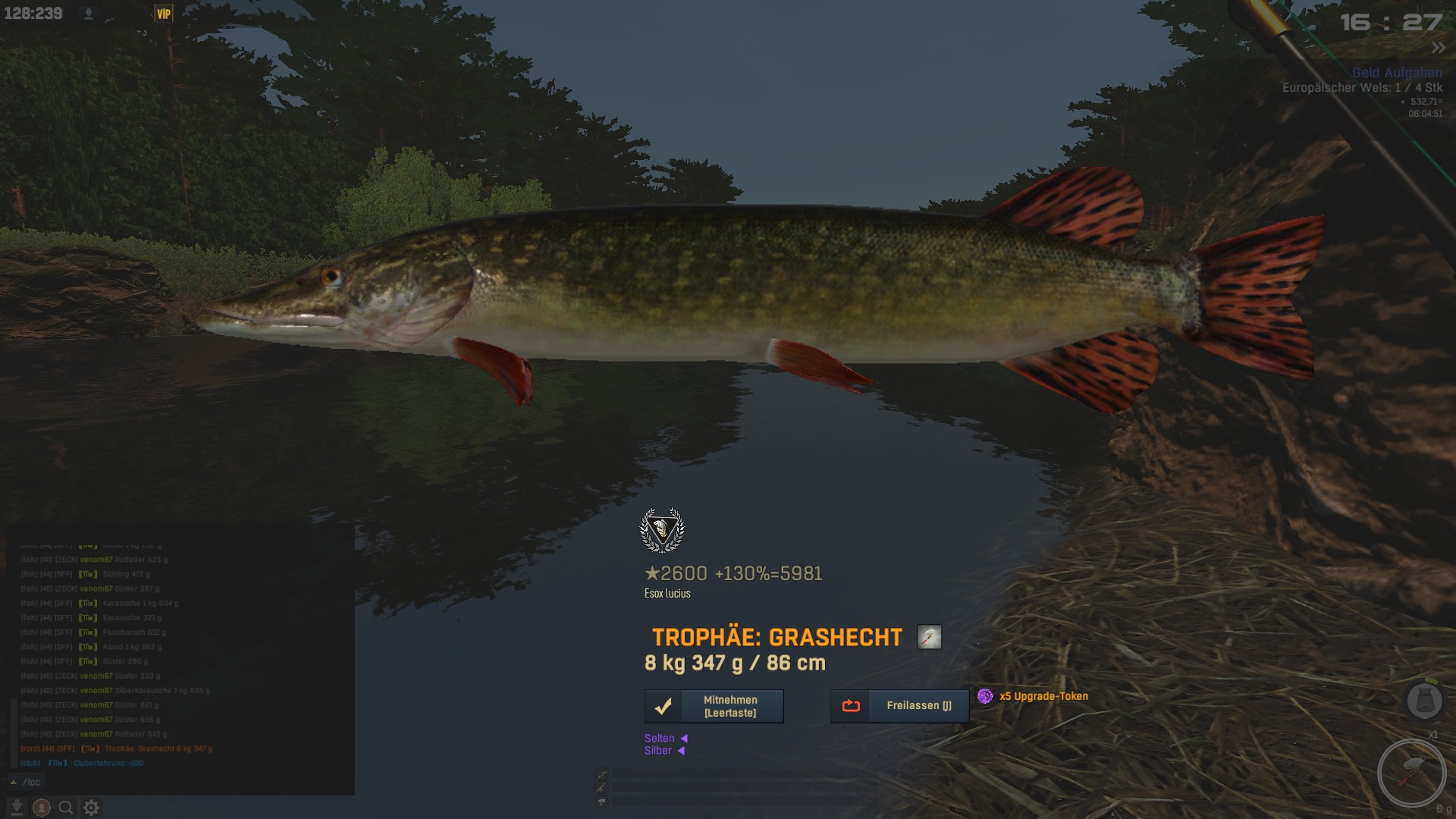
Task: Click the download icon beside the coordinates
Action: coord(89,14)
